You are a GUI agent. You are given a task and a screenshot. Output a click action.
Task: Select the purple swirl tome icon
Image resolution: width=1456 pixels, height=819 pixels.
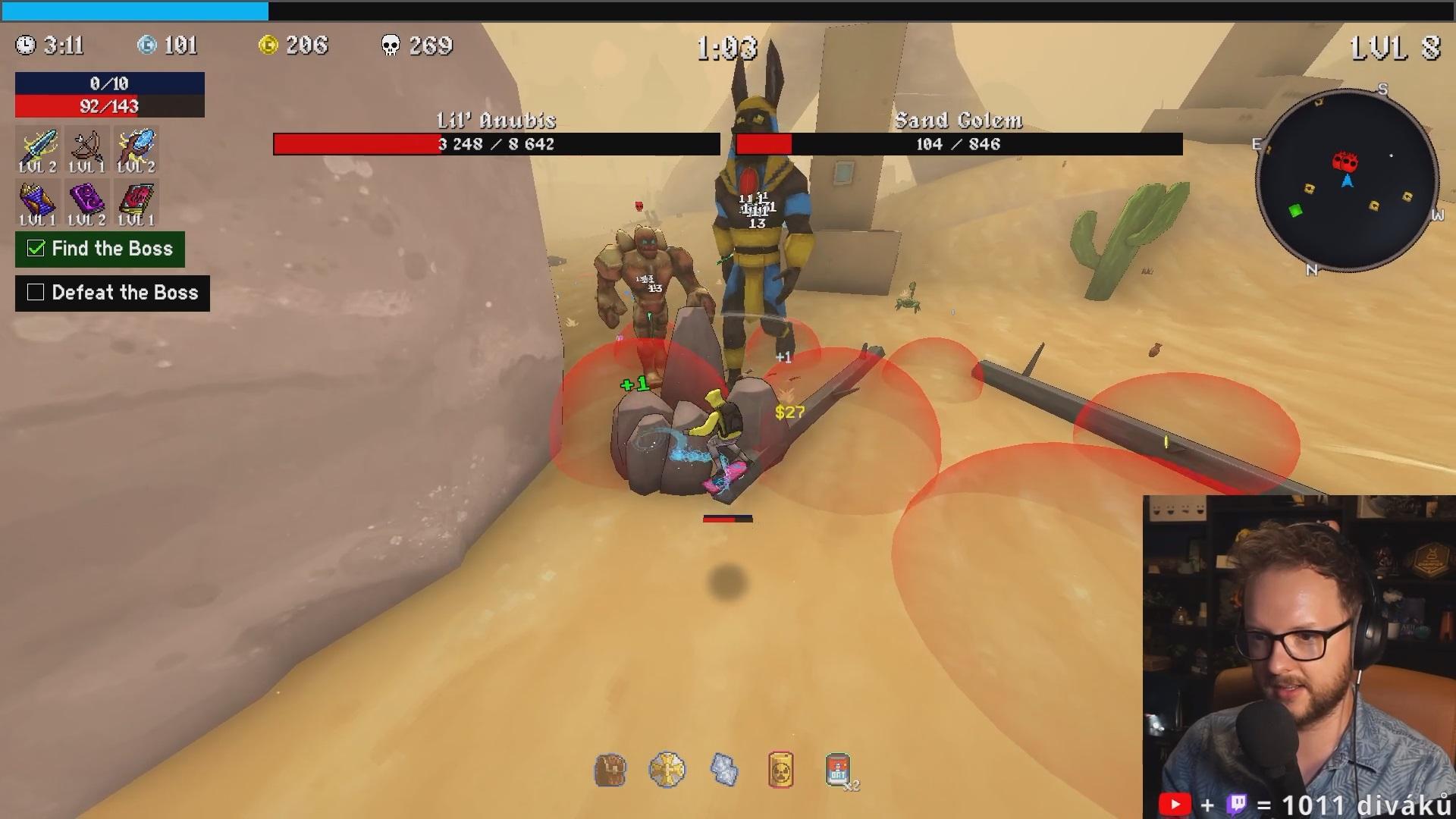click(x=86, y=200)
